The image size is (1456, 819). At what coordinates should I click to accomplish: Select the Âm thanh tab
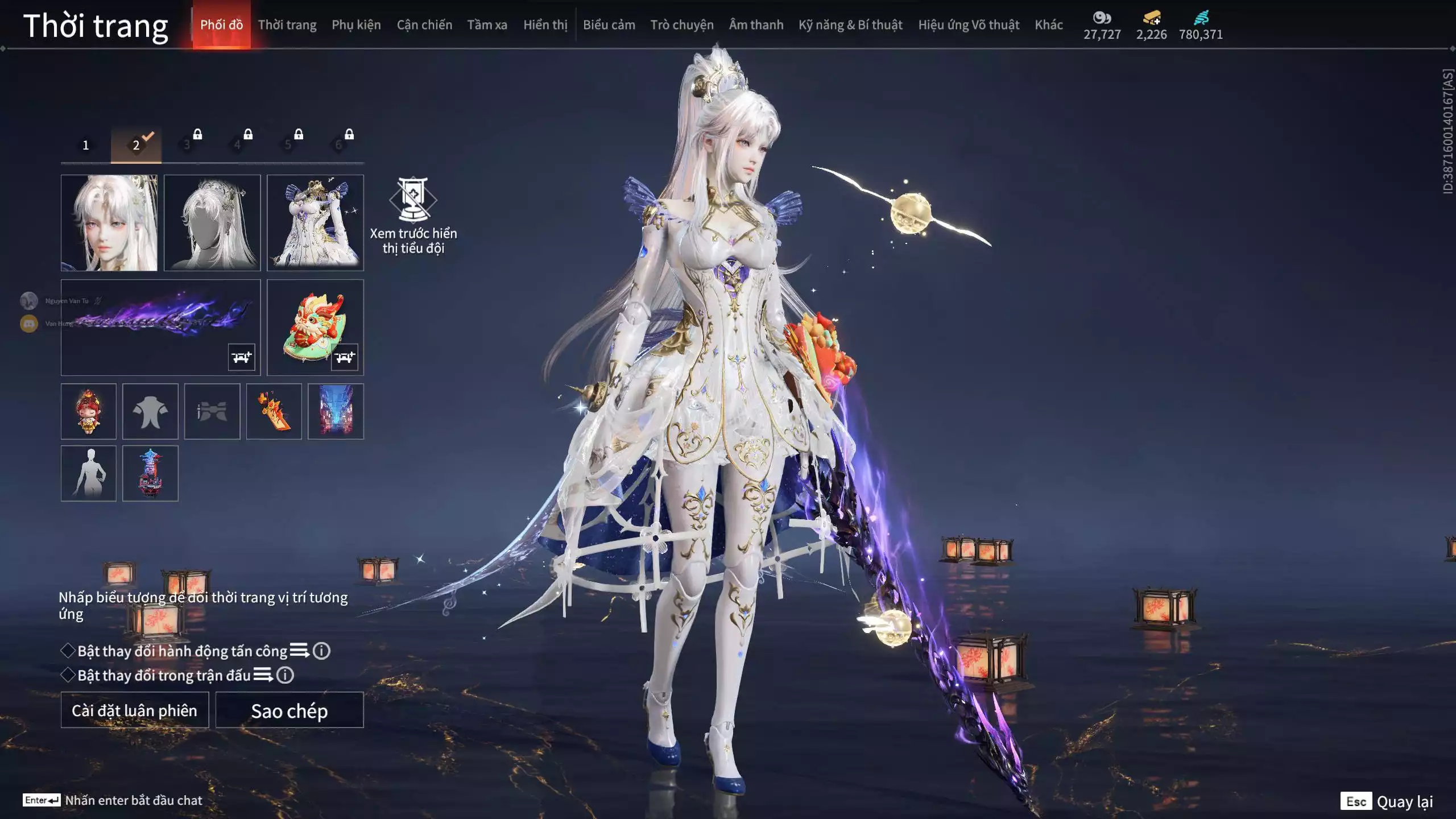(x=756, y=25)
